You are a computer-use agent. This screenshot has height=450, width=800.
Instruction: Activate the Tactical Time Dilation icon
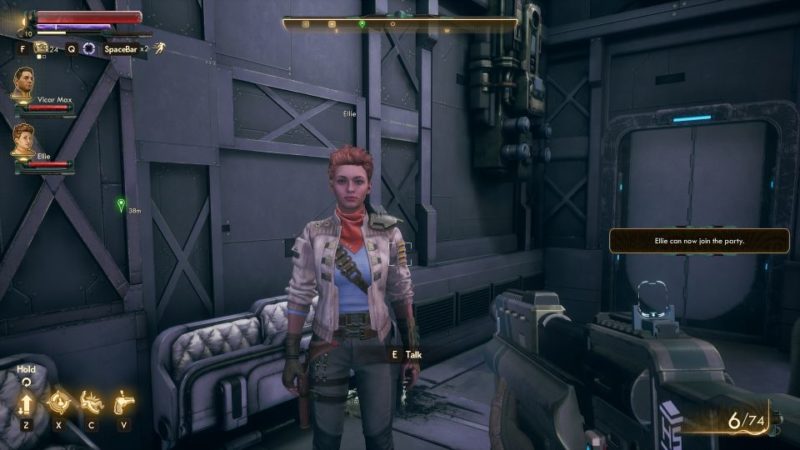(88, 47)
